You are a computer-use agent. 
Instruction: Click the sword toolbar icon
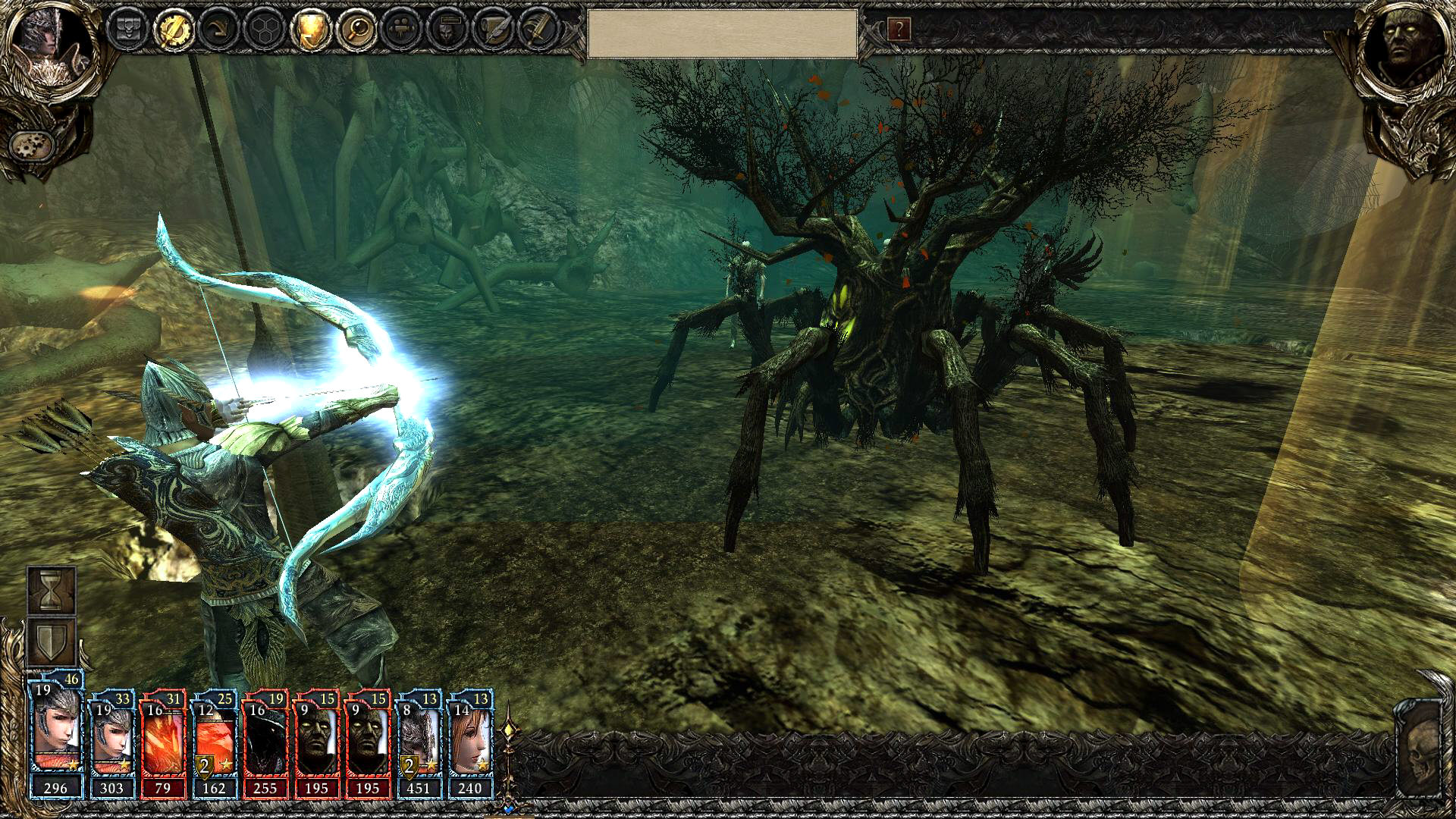click(538, 30)
